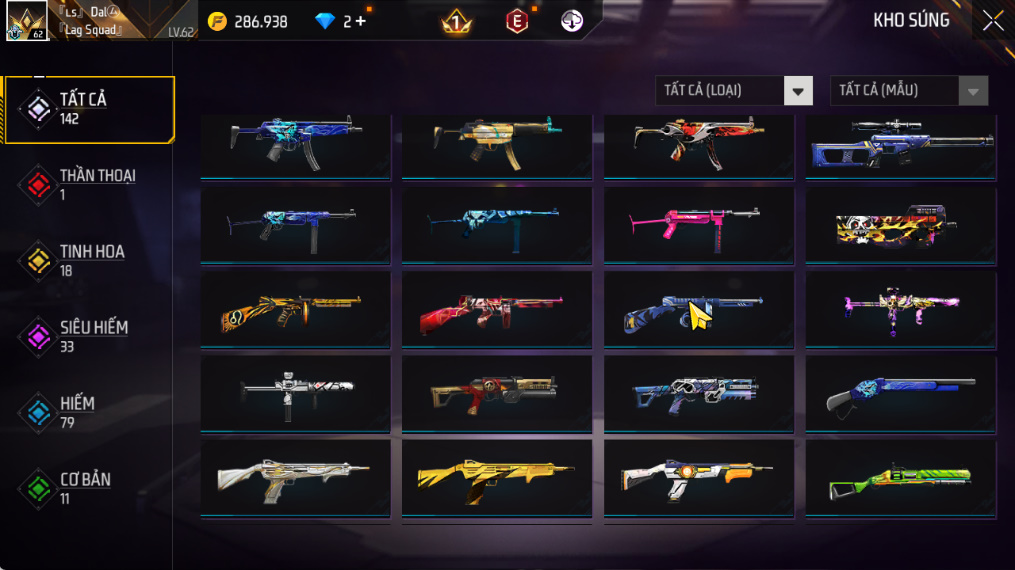1015x570 pixels.
Task: Open the red E hexagon icon
Action: click(516, 21)
